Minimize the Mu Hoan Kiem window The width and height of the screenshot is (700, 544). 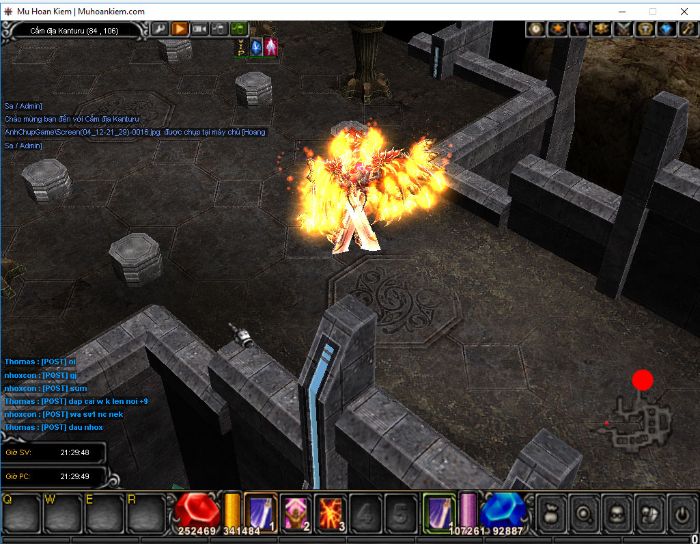[x=619, y=11]
